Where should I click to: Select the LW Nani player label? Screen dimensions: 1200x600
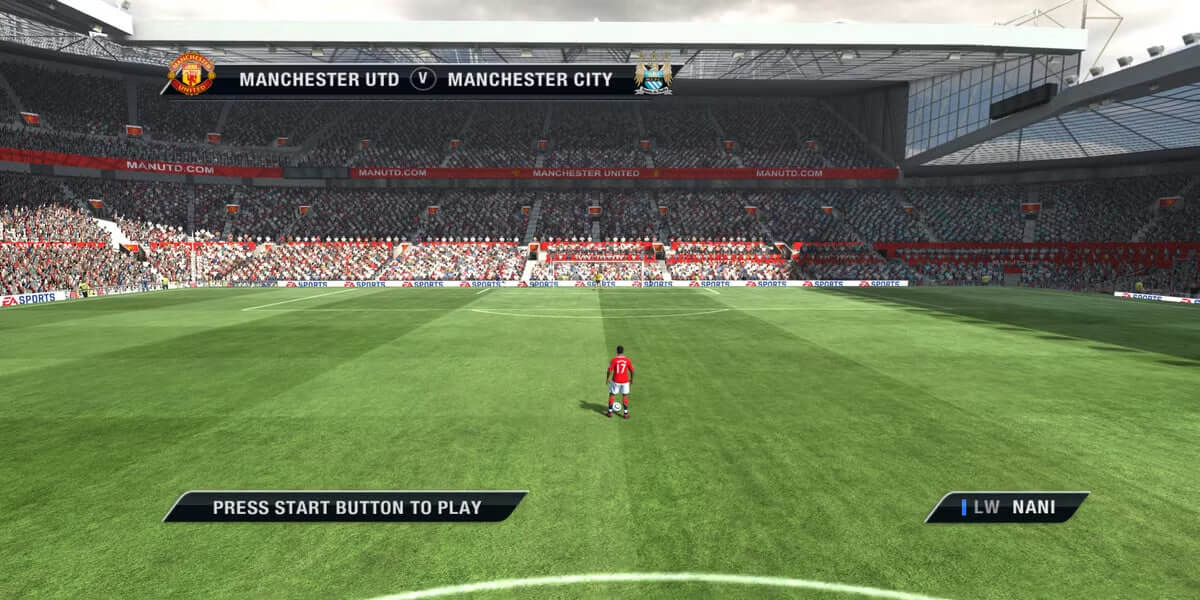pos(1007,507)
